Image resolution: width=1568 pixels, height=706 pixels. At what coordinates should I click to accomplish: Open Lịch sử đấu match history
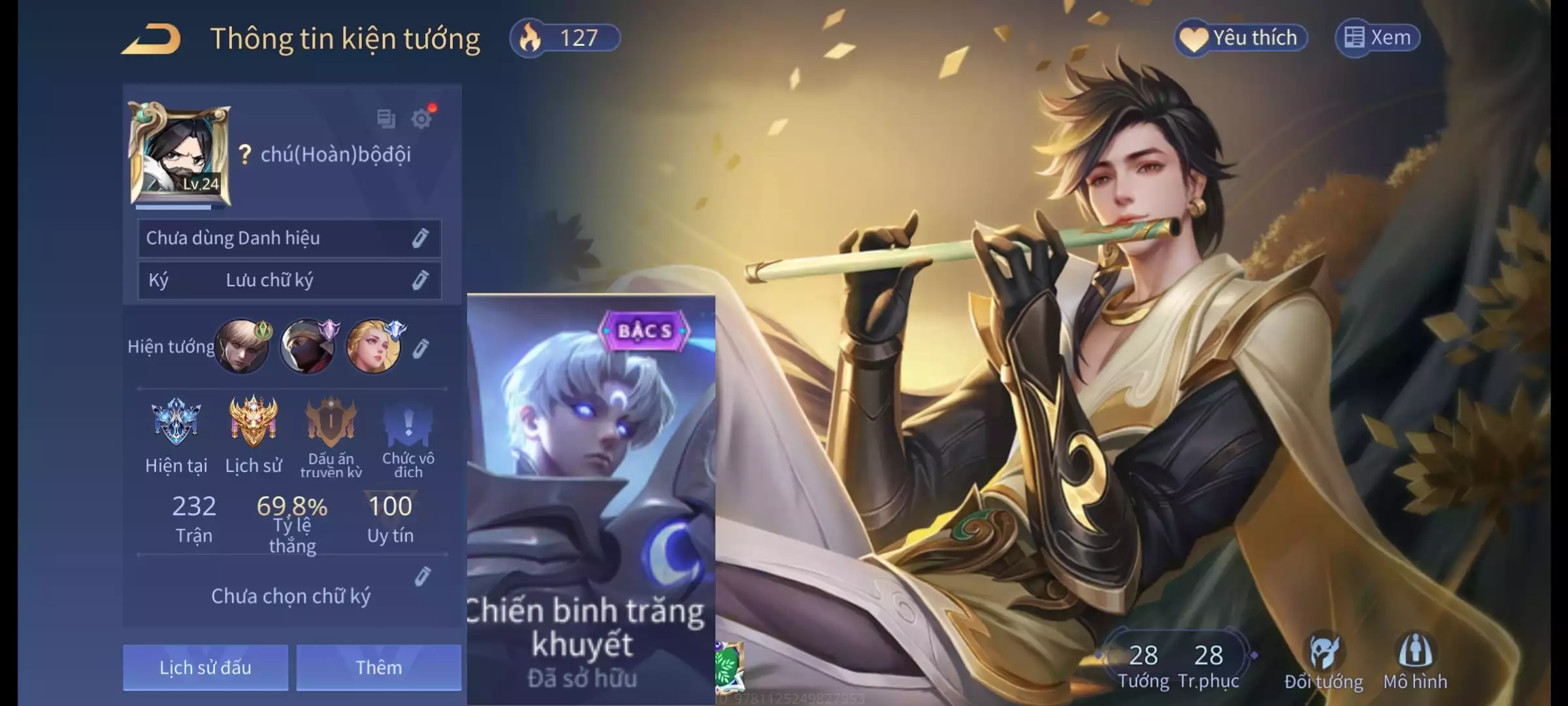(x=205, y=667)
